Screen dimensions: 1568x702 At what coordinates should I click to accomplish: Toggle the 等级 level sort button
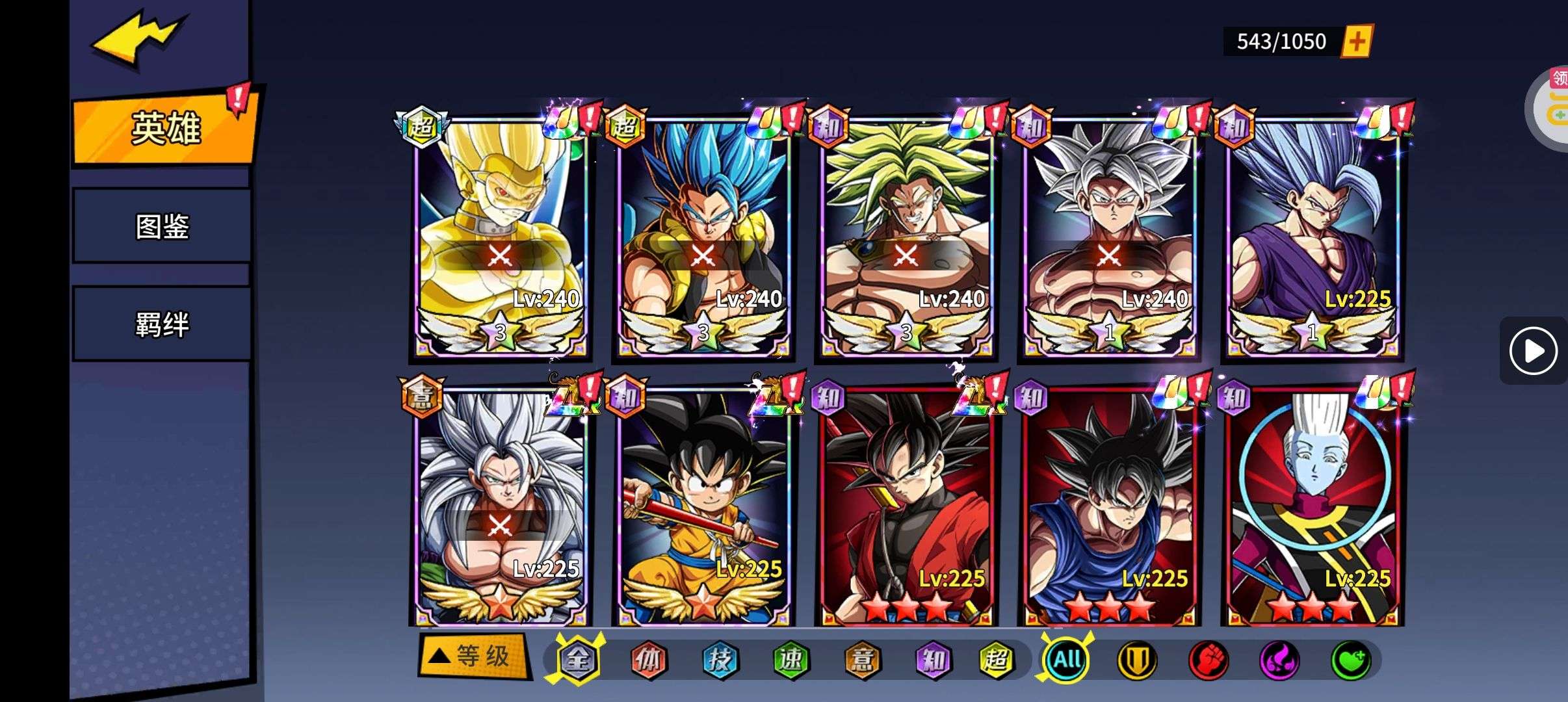click(473, 656)
